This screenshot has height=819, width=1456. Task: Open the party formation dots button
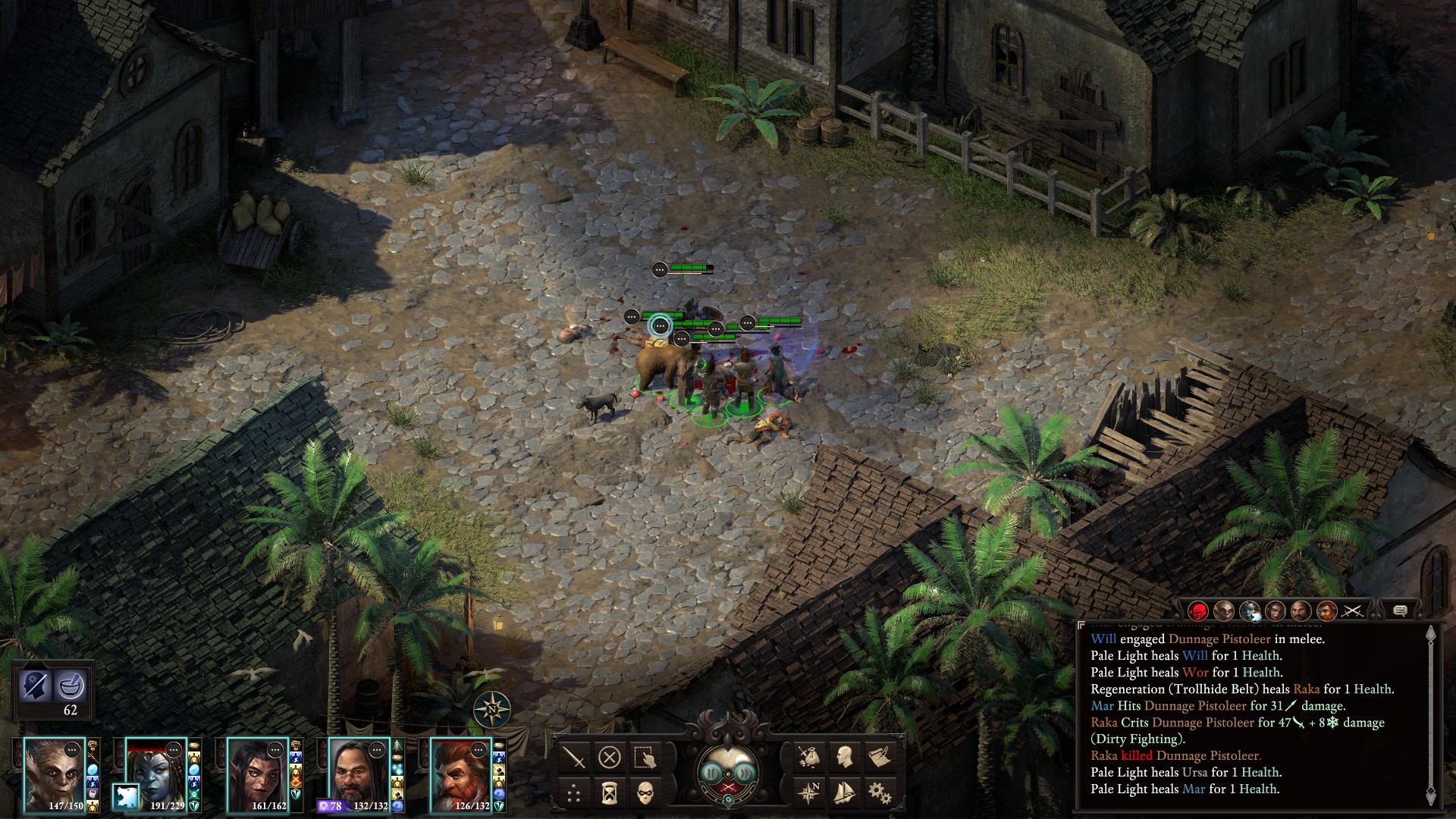[574, 793]
